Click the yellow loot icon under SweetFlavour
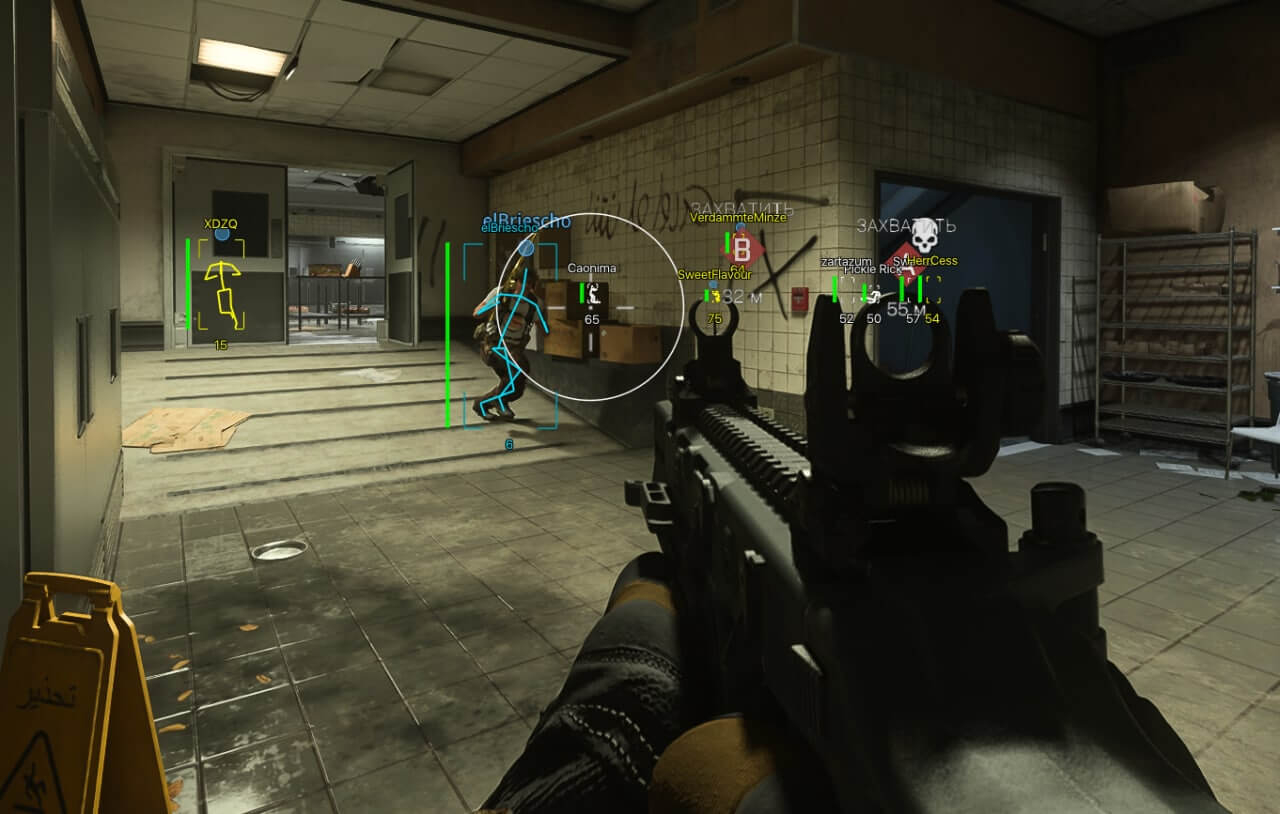 [715, 296]
